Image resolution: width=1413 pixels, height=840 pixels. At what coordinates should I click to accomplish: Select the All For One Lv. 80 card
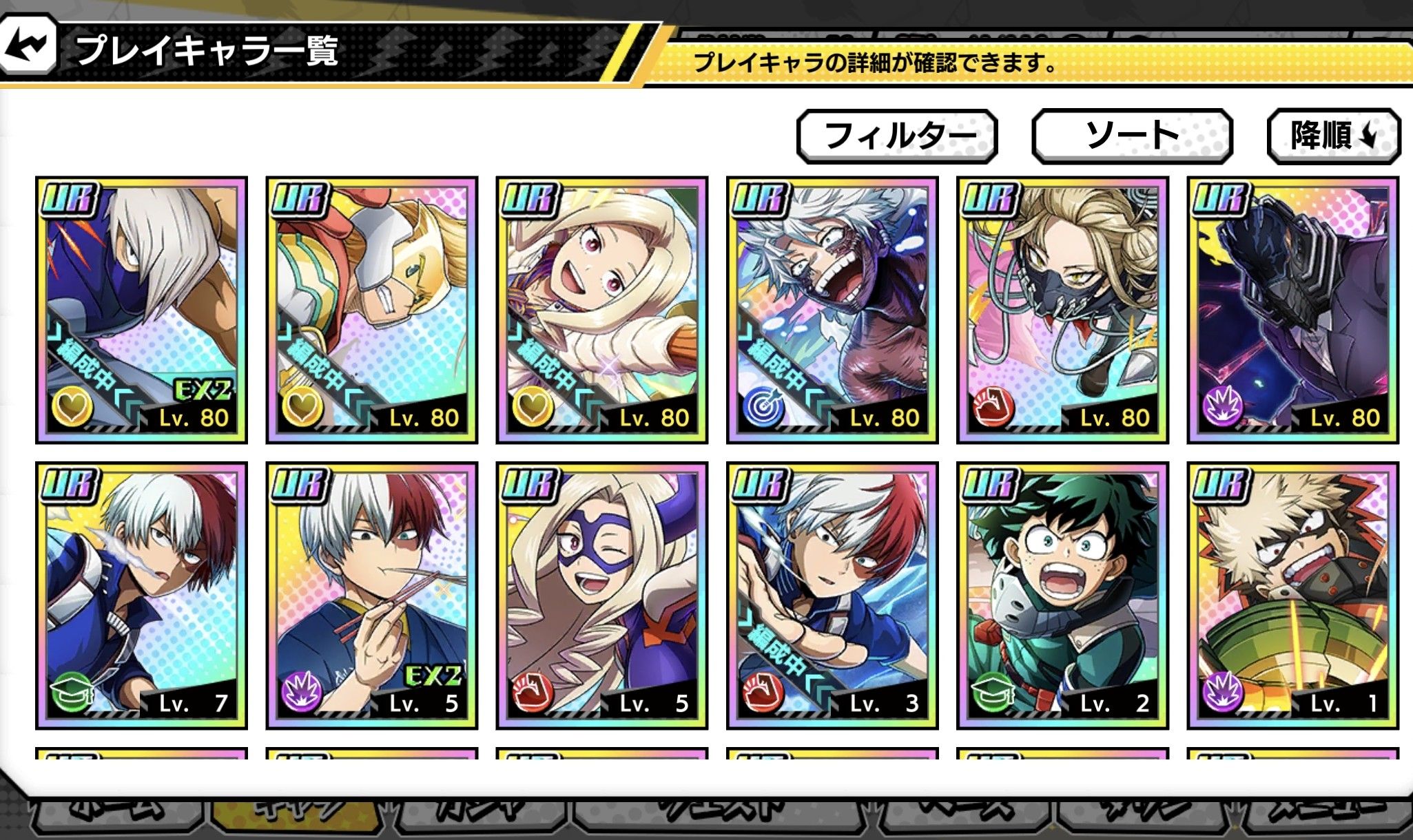(x=1292, y=310)
